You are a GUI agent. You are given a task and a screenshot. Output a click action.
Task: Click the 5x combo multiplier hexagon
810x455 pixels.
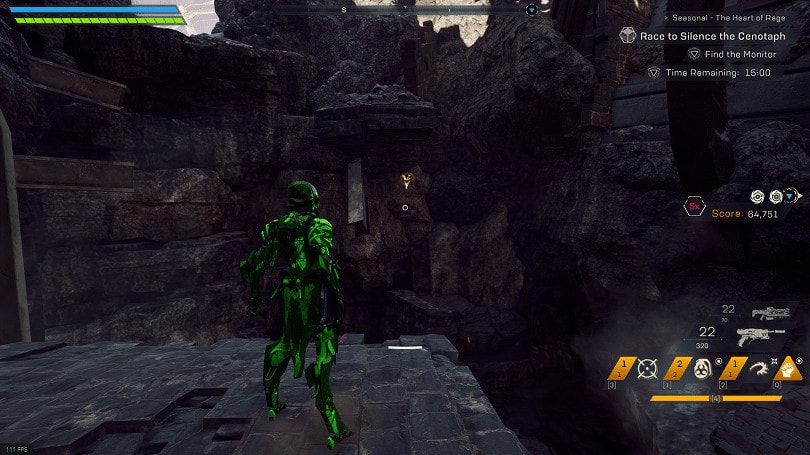point(693,206)
